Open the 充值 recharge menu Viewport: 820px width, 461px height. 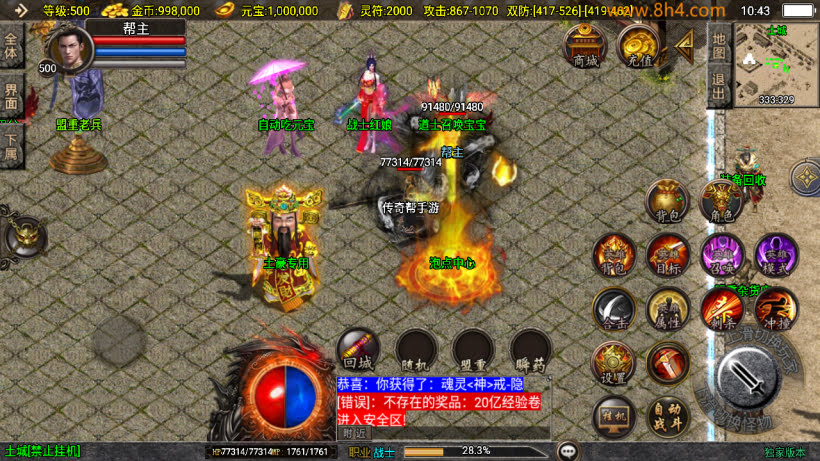(636, 46)
